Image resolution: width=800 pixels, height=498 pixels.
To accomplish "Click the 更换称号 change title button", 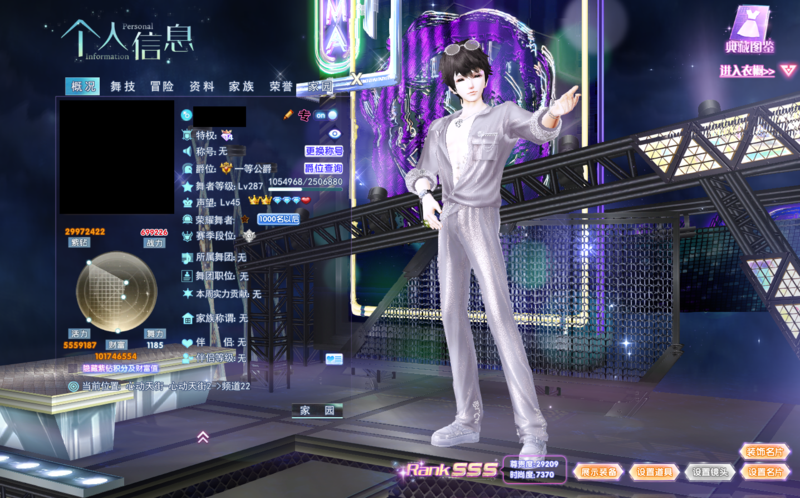I will [323, 151].
